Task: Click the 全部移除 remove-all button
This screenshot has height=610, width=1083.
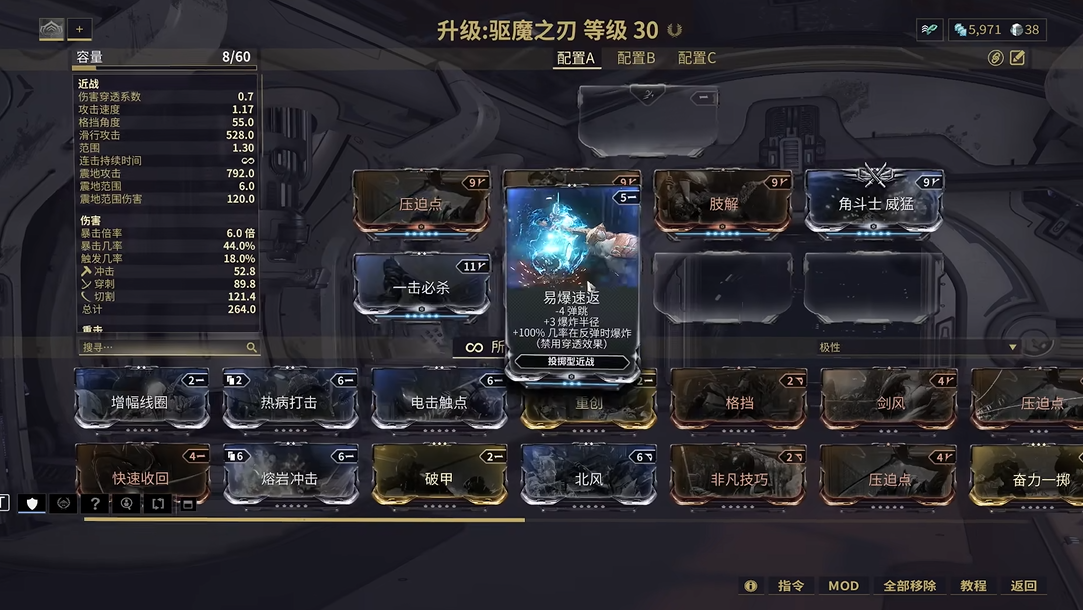Action: pyautogui.click(x=909, y=586)
